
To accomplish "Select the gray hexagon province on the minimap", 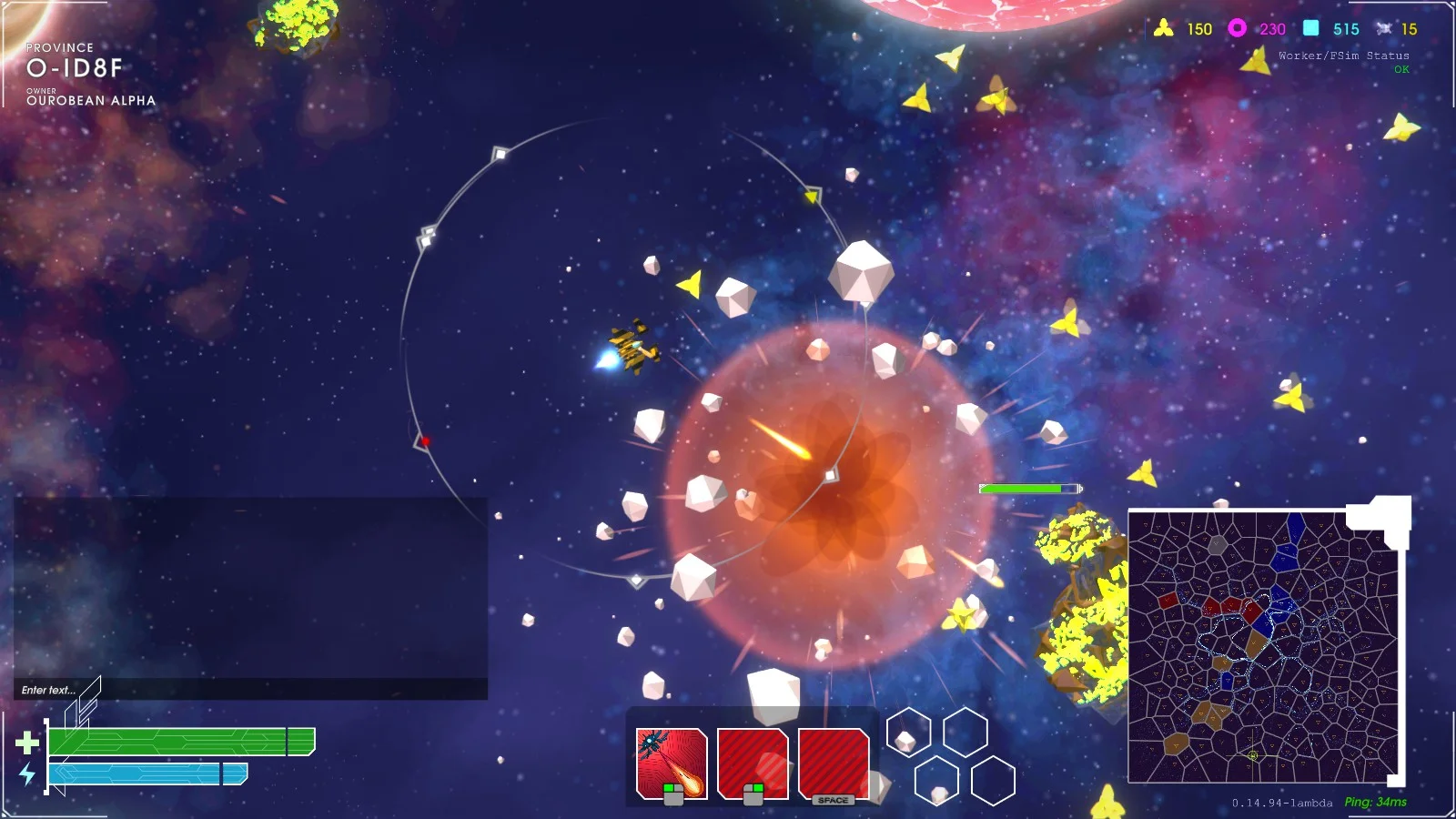I will [x=1218, y=545].
